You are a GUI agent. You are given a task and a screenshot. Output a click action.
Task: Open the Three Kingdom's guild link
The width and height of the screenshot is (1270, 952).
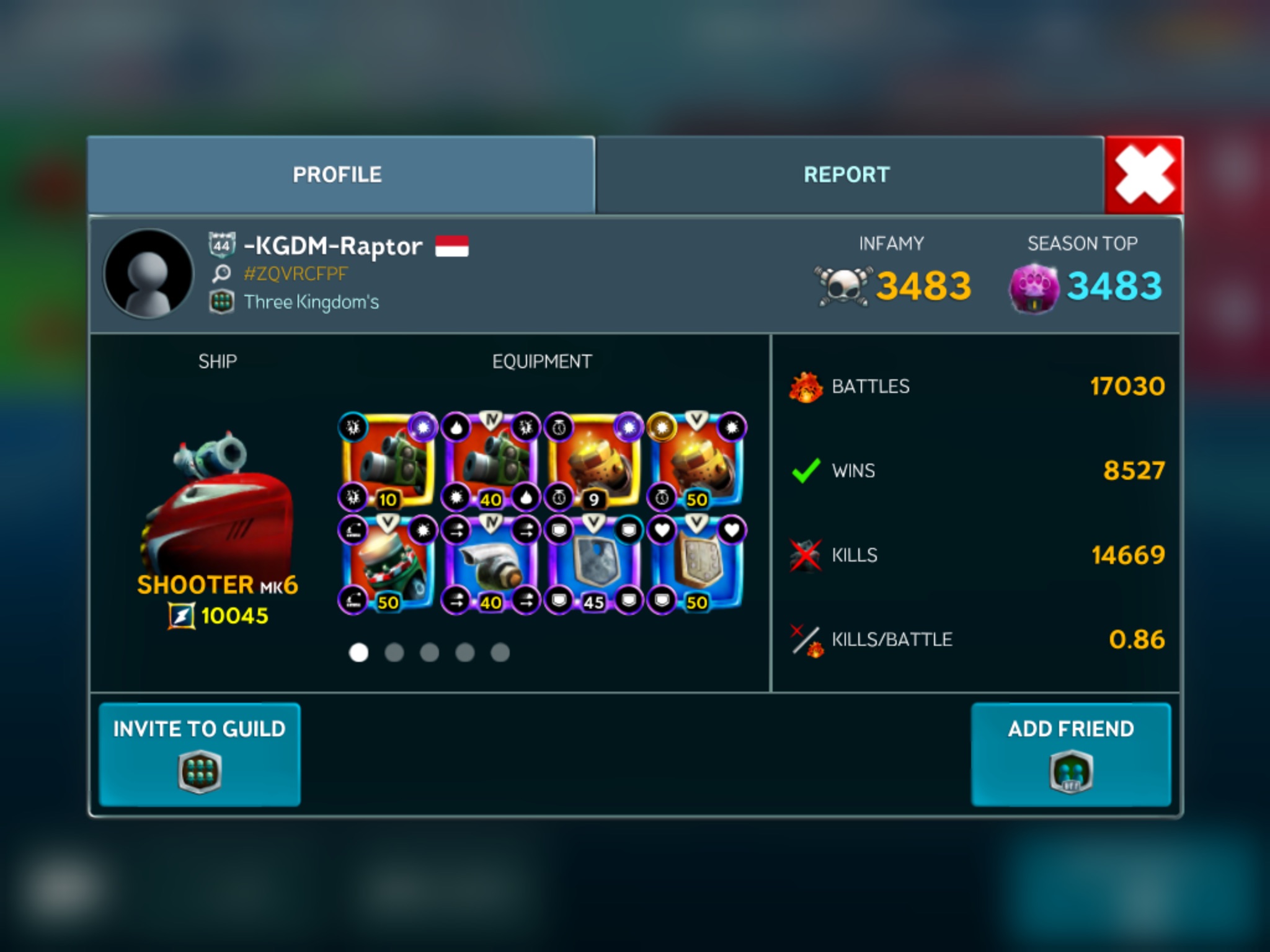pos(311,302)
